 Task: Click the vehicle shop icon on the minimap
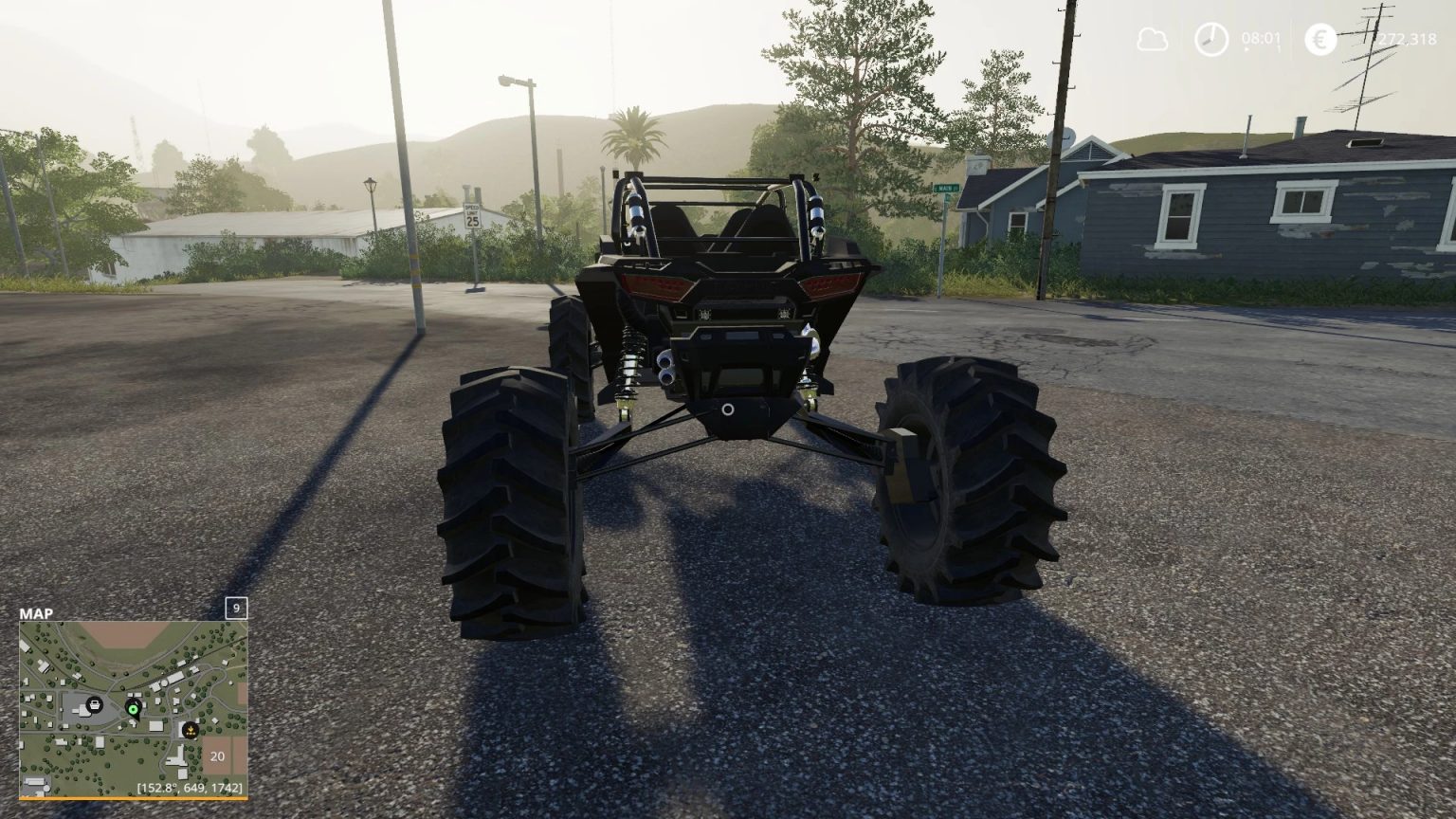[x=95, y=705]
